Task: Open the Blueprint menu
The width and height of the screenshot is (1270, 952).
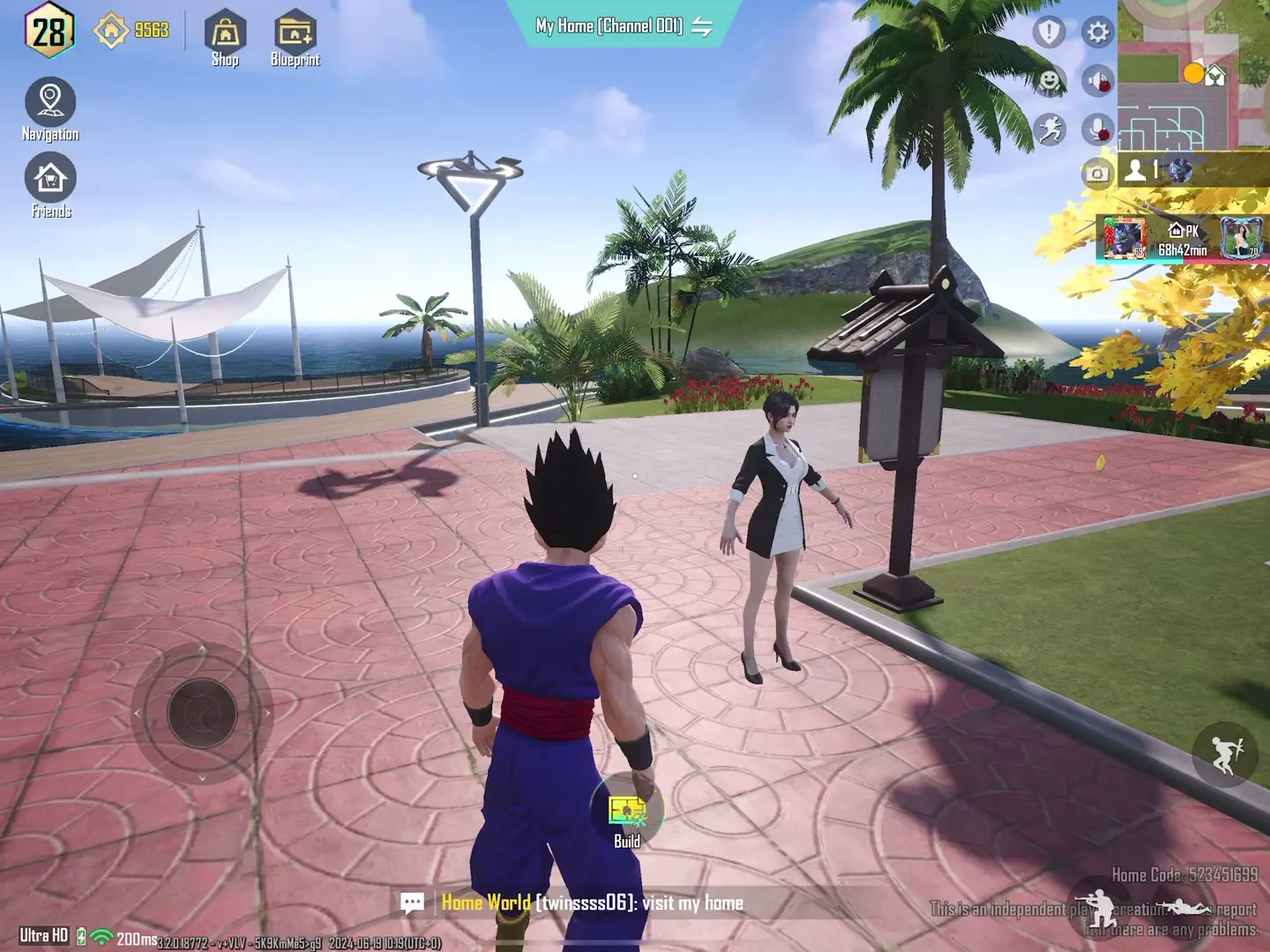Action: tap(295, 40)
